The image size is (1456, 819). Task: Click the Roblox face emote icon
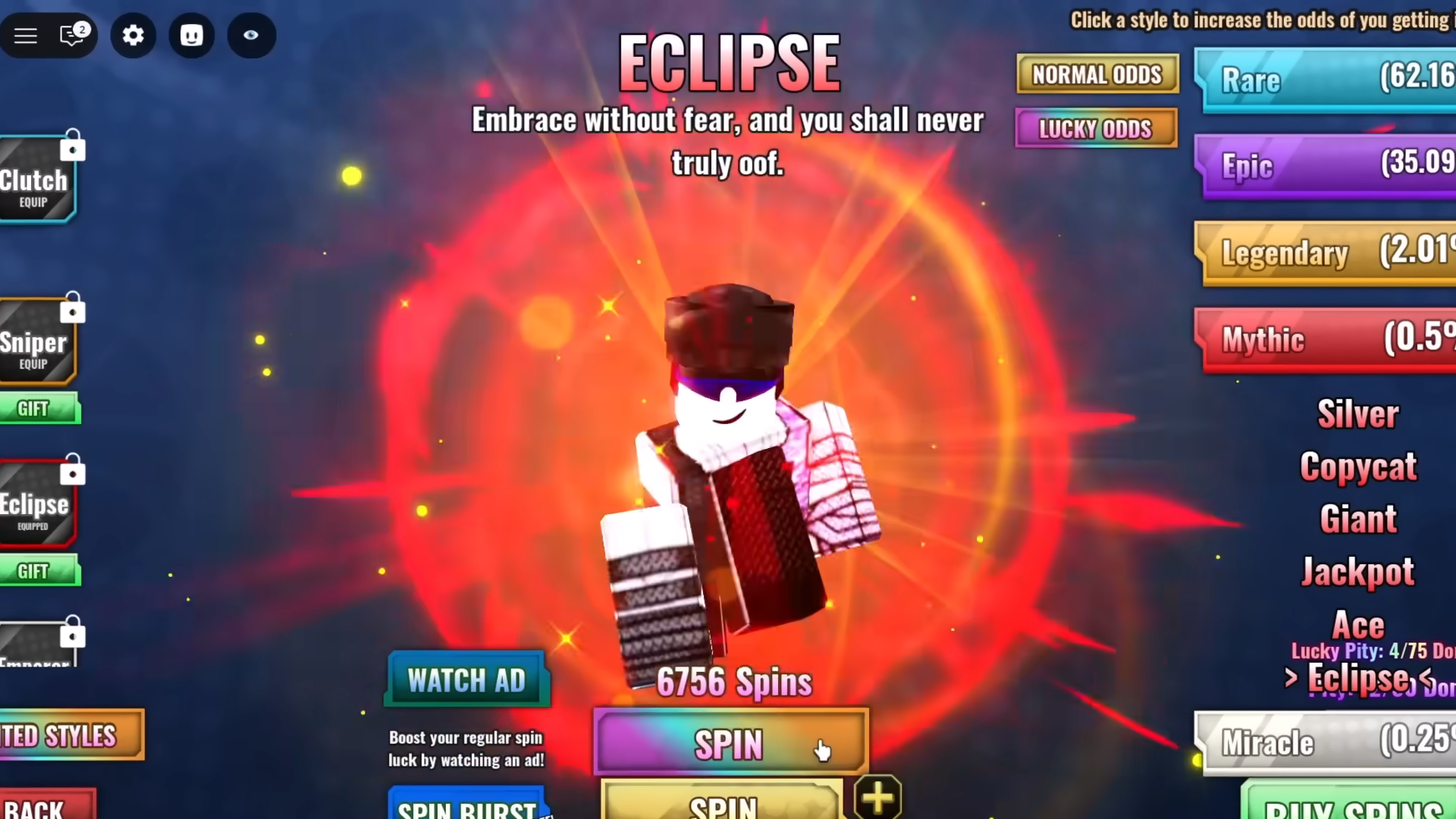point(191,35)
